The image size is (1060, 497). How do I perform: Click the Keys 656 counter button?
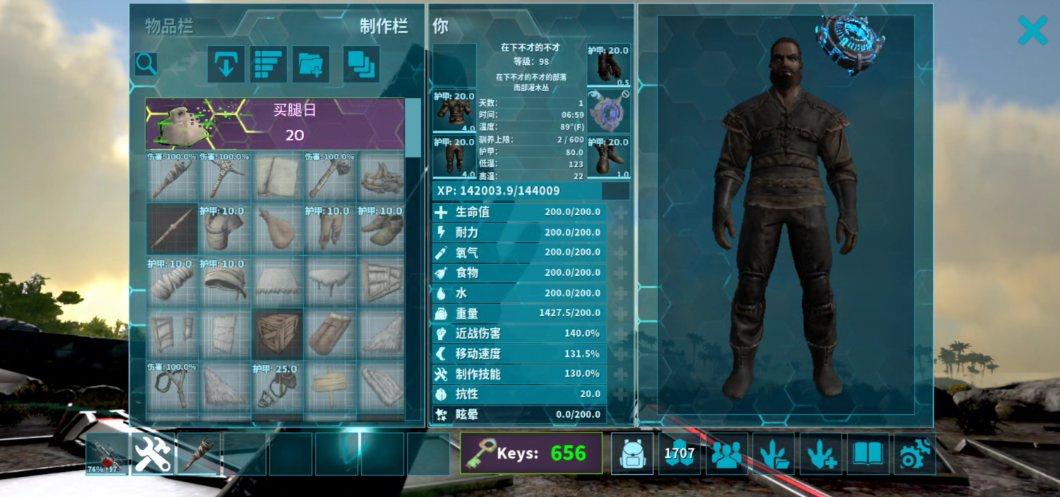[531, 453]
